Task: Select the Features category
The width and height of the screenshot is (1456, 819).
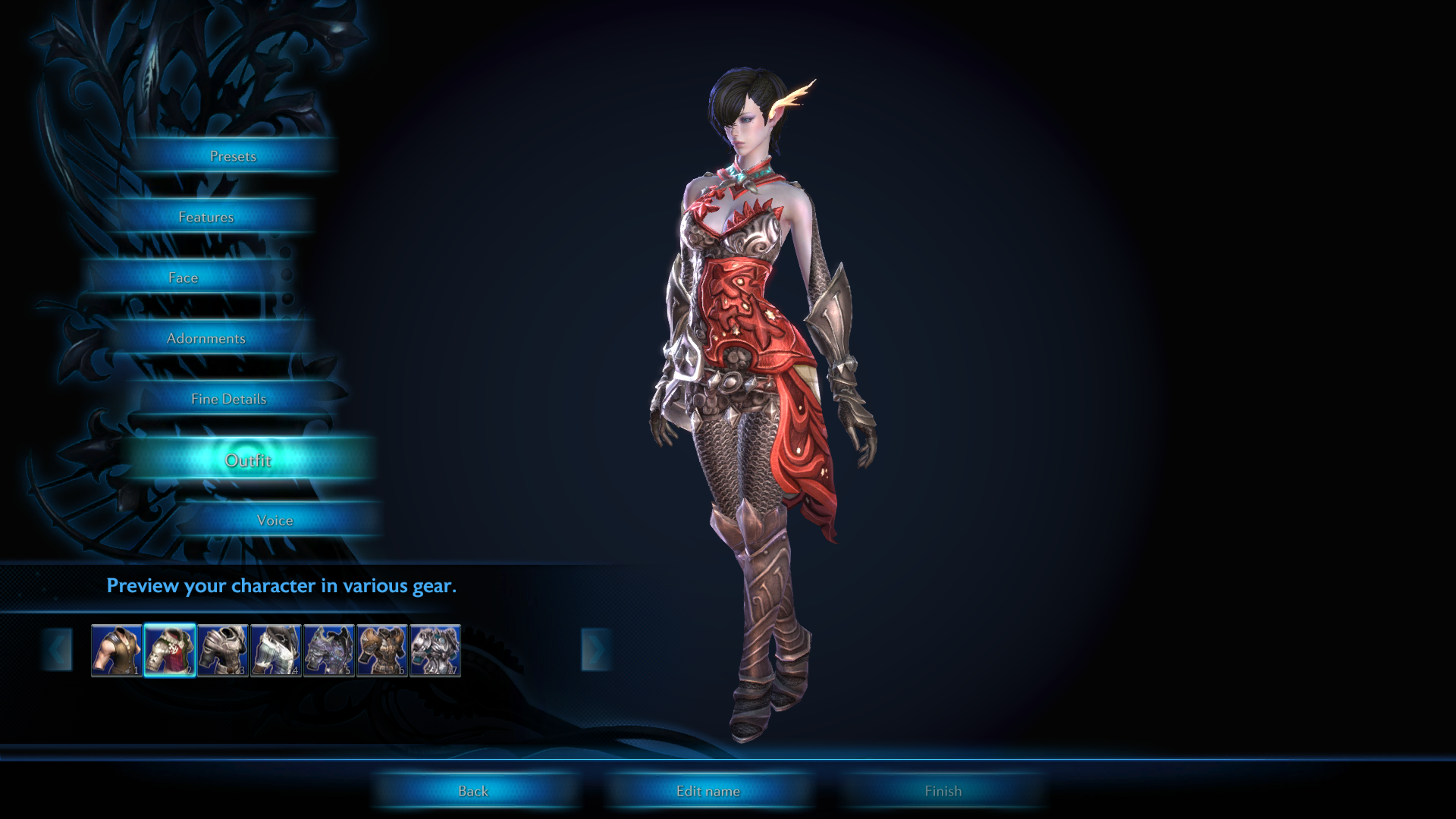Action: [206, 217]
